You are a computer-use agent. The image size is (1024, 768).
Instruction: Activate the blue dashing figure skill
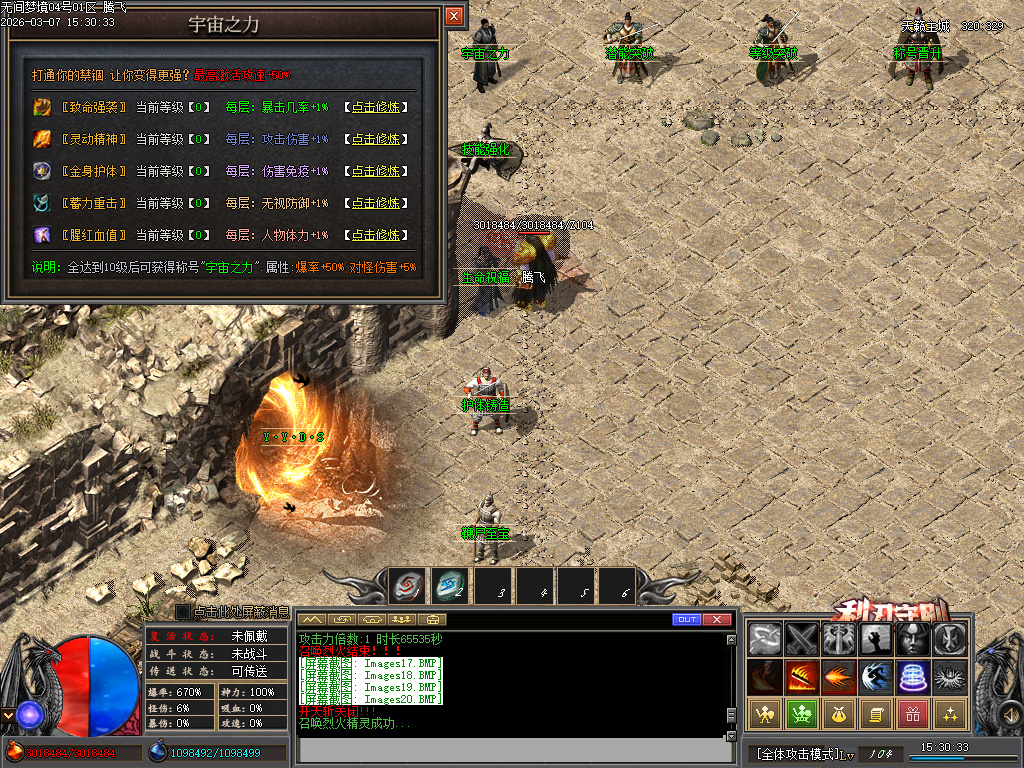[x=876, y=677]
